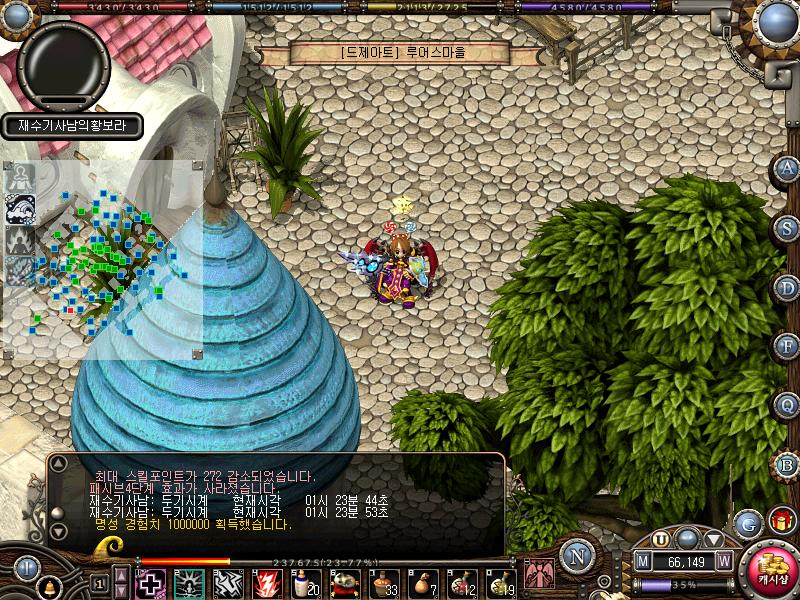Open the round S shortcut button
Image resolution: width=800 pixels, height=600 pixels.
(787, 227)
